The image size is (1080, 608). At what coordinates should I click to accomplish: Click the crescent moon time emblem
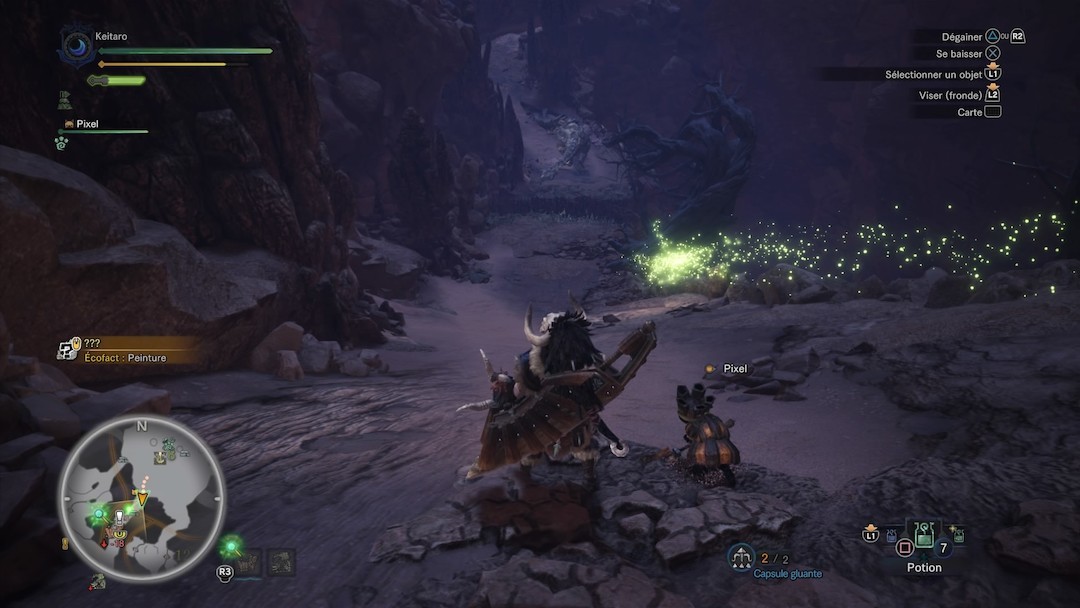pos(76,46)
